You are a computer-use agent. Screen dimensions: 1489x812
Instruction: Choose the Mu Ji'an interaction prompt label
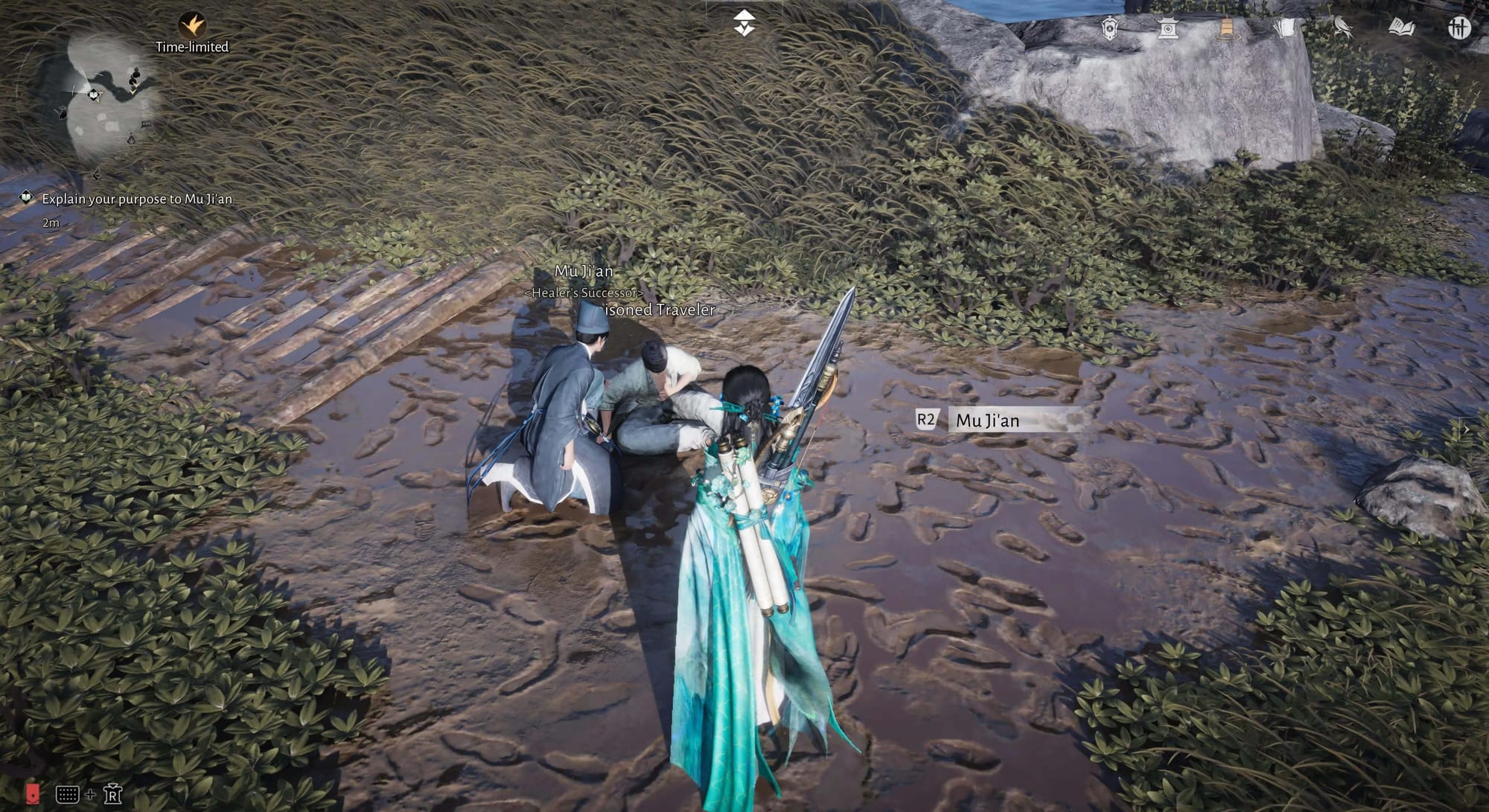coord(987,421)
